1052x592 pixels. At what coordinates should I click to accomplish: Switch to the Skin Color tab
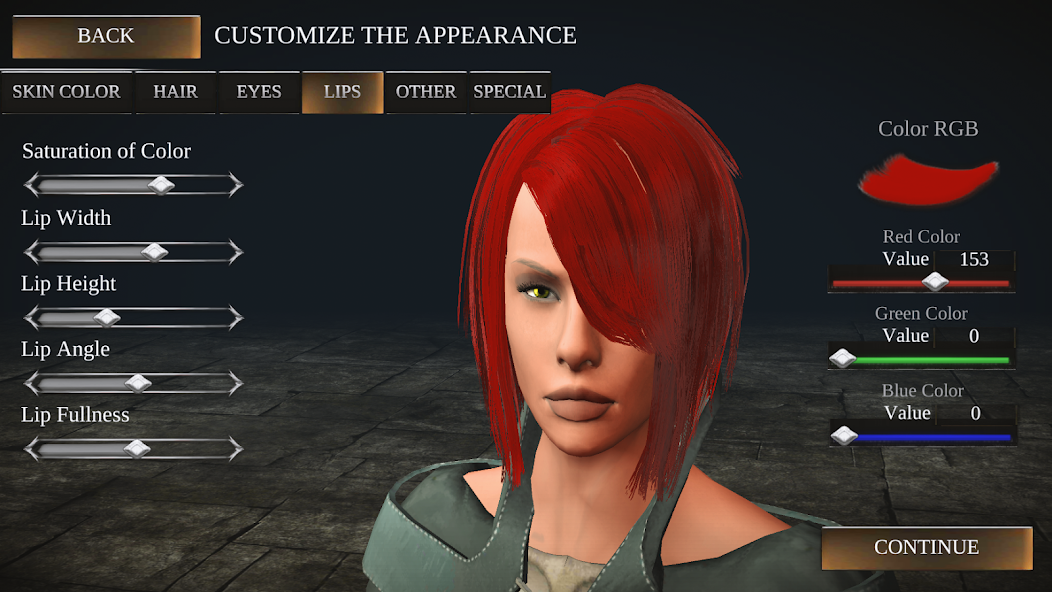66,92
